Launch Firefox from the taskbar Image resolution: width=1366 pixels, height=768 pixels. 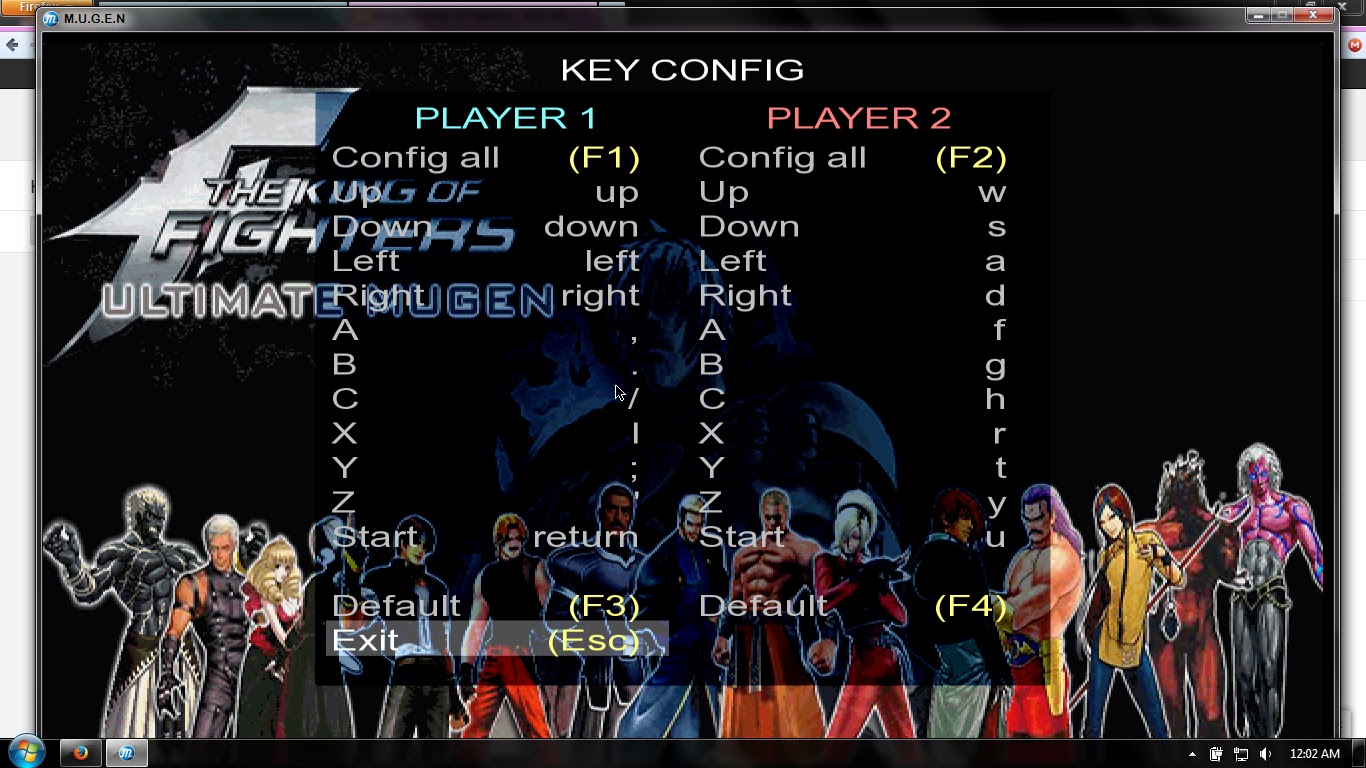click(78, 752)
